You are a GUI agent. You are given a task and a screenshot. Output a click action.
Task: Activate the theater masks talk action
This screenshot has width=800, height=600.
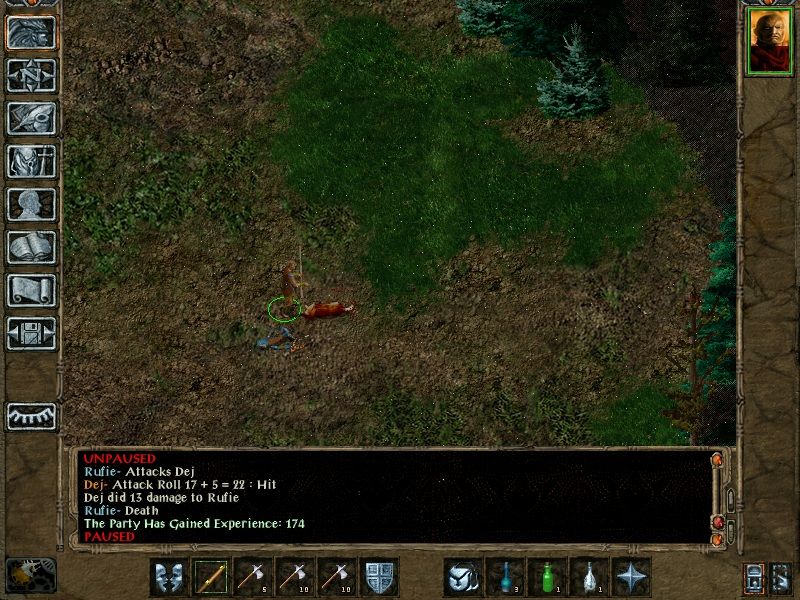pyautogui.click(x=169, y=577)
